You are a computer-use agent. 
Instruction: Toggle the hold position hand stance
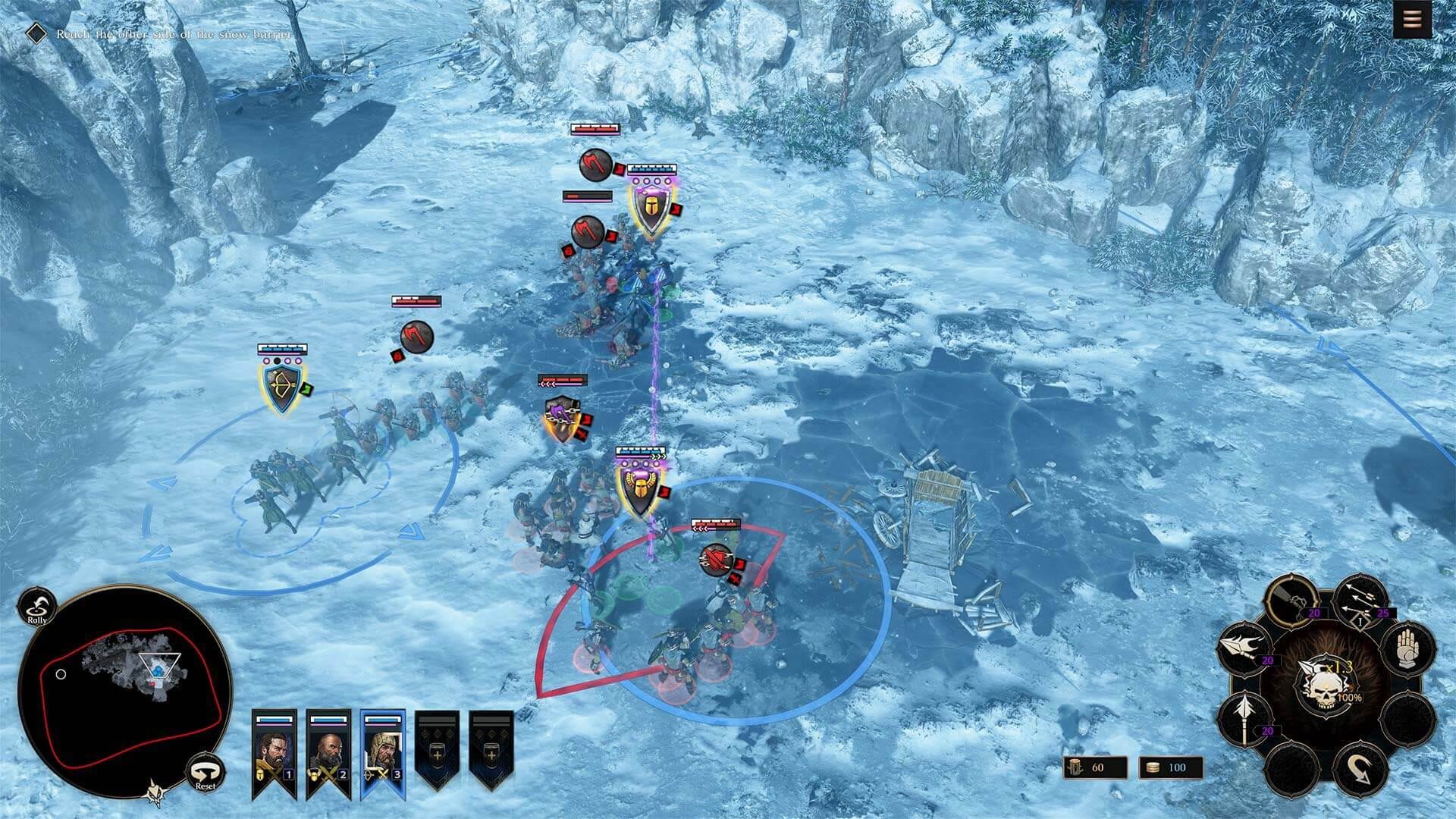click(x=1407, y=651)
